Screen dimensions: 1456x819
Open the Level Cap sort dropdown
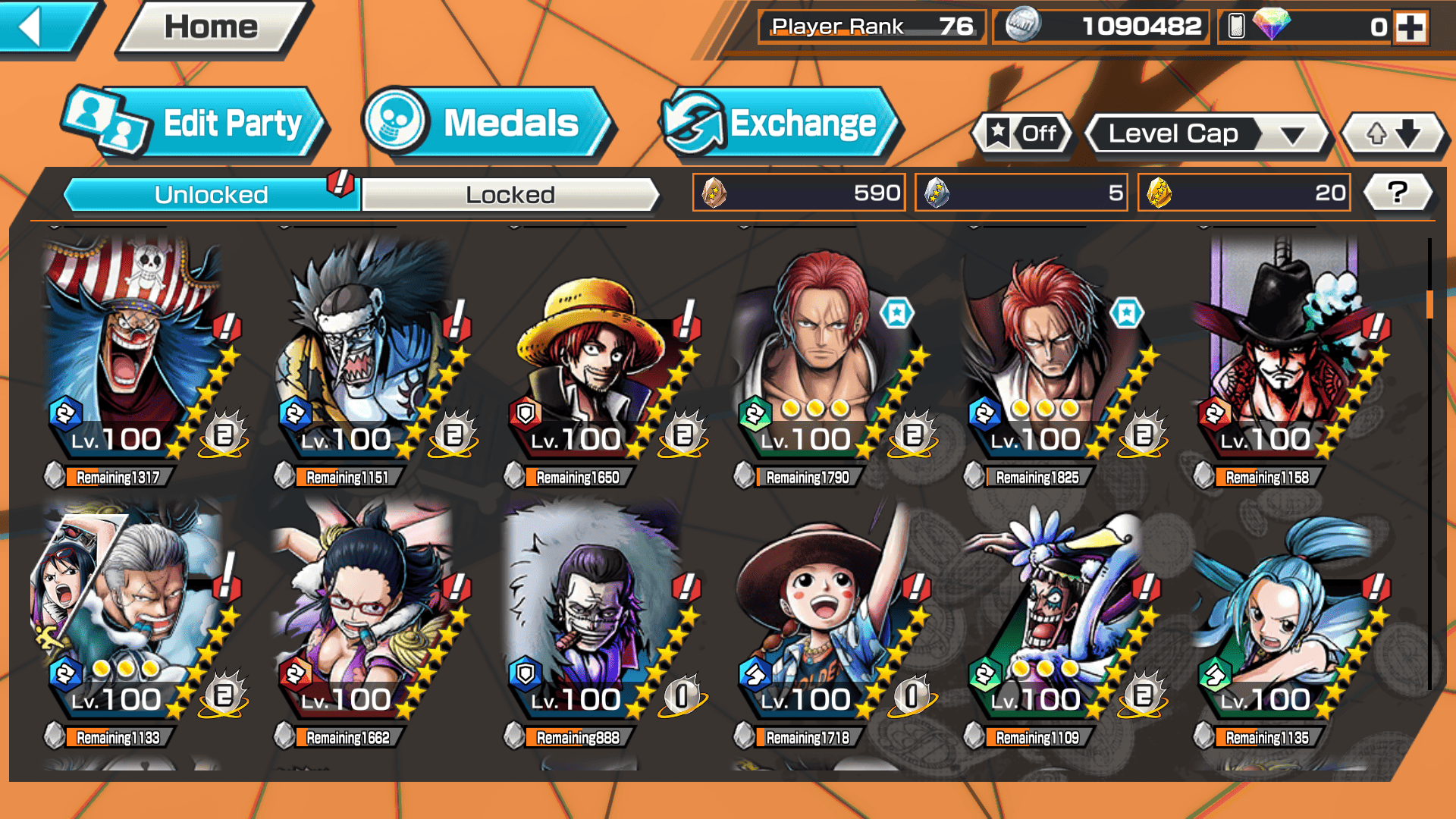pos(1206,134)
